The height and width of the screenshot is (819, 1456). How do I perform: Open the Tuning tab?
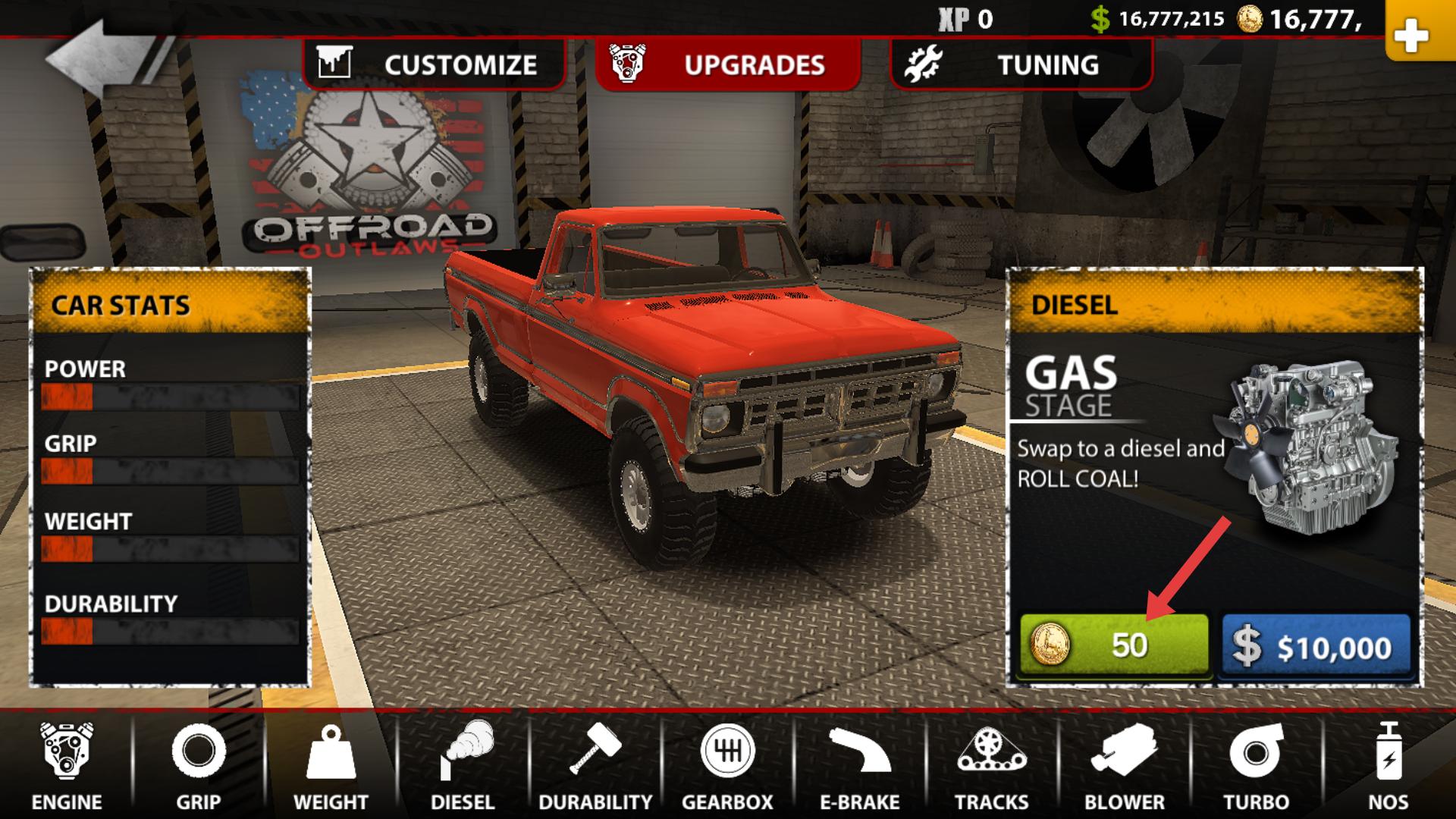tap(1021, 64)
